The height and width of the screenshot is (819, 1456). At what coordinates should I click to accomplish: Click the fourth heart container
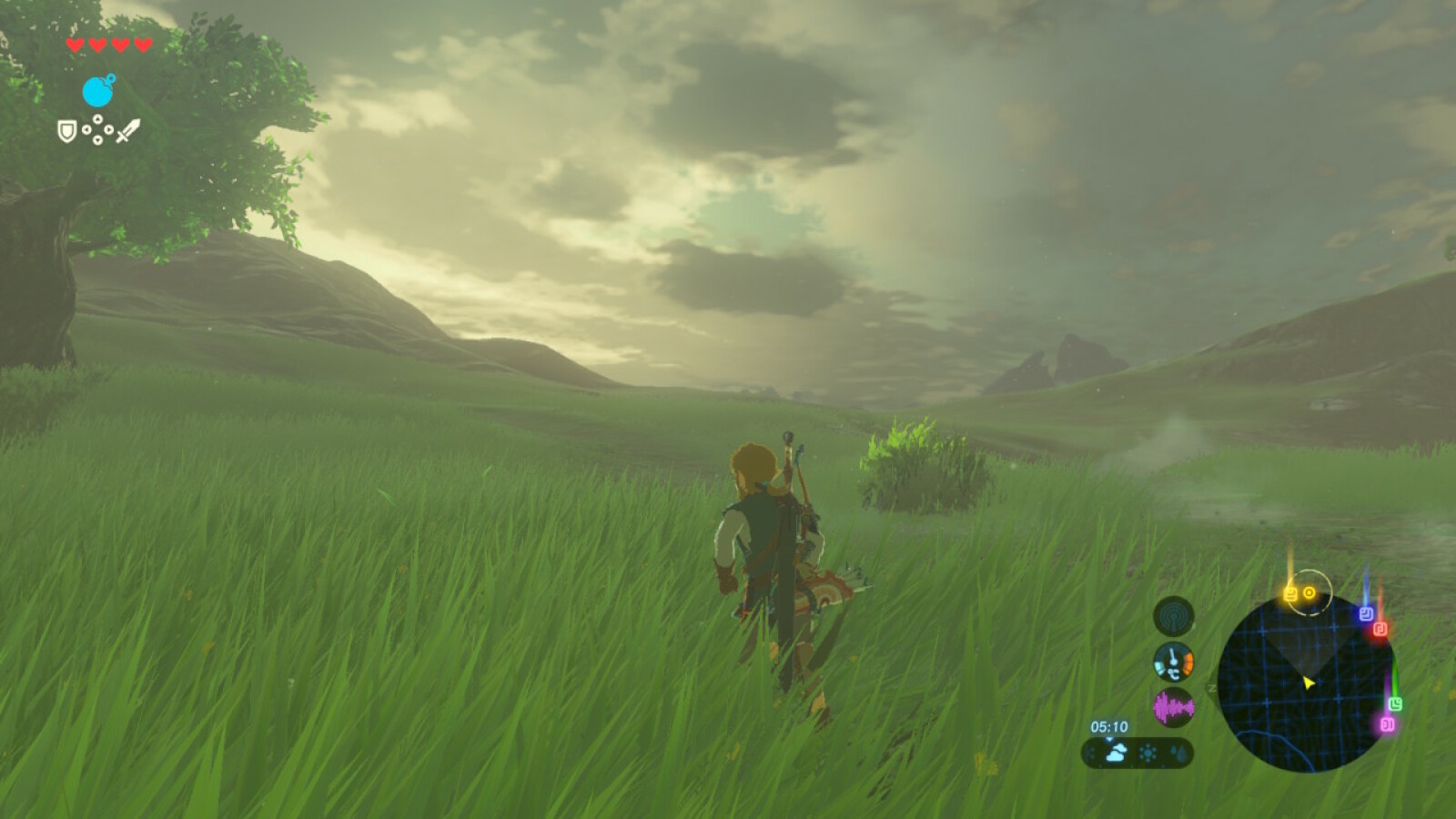[143, 45]
